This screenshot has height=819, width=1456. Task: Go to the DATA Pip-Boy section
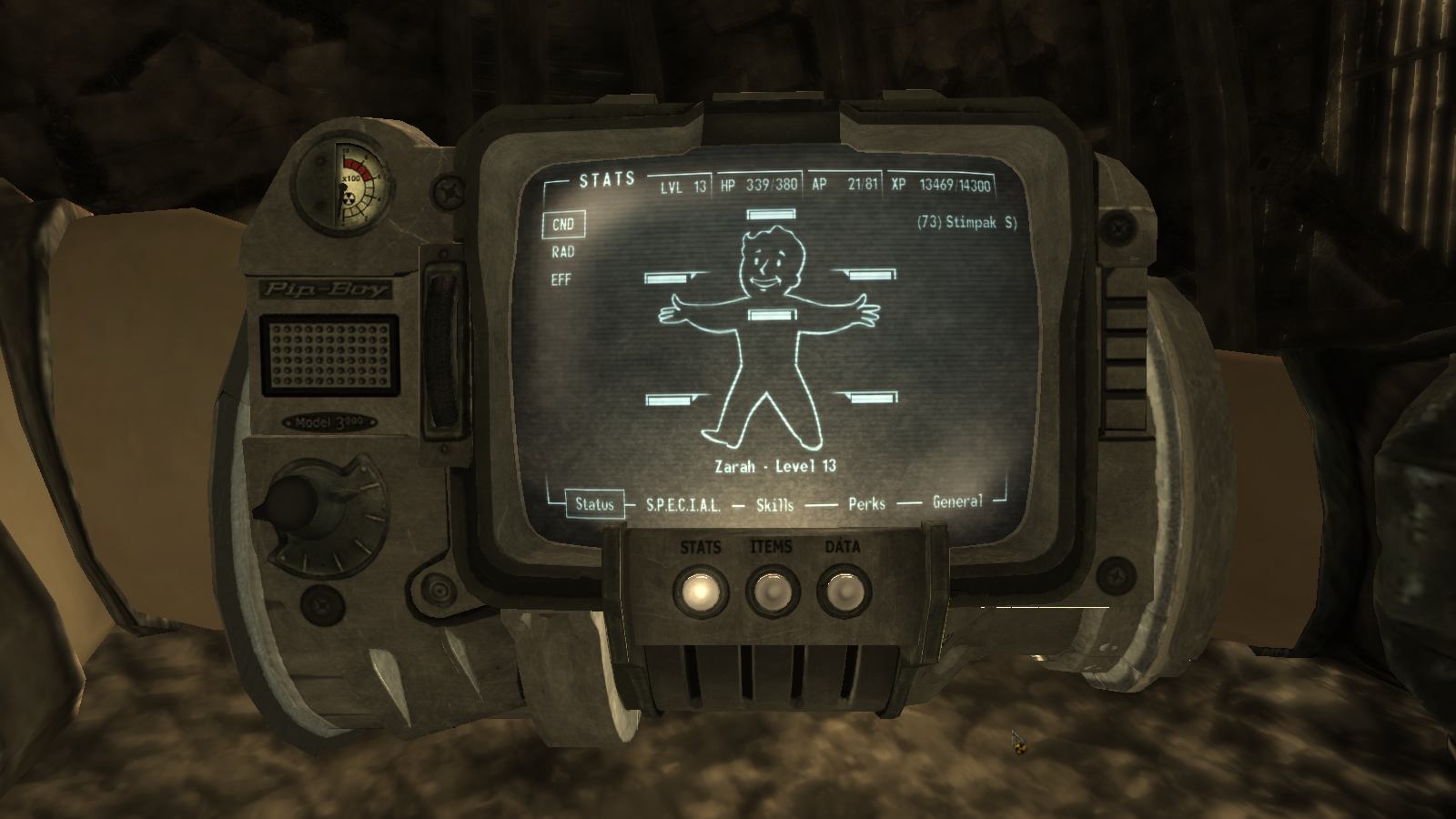(843, 592)
